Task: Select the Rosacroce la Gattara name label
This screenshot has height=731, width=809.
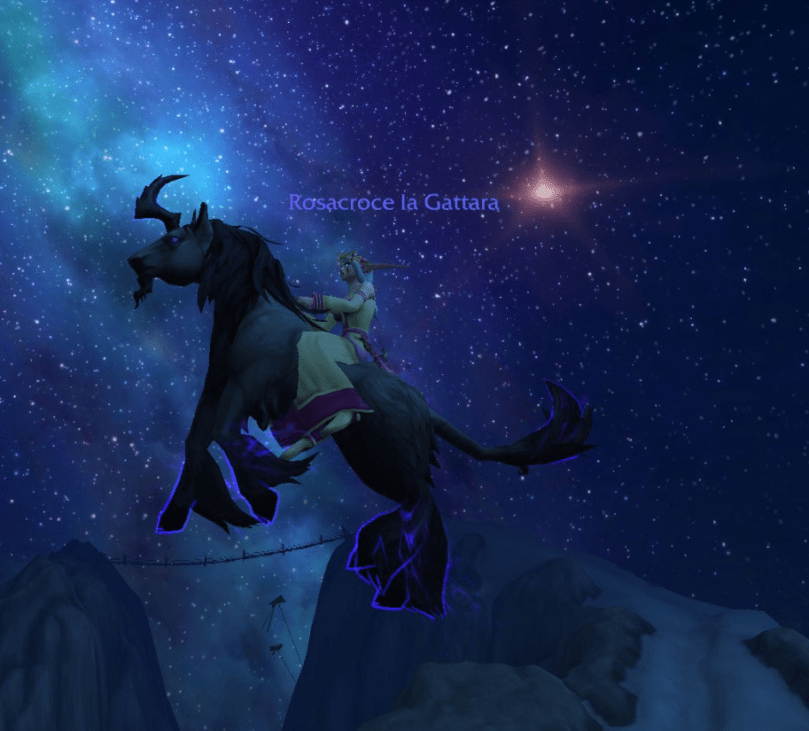Action: pyautogui.click(x=393, y=202)
